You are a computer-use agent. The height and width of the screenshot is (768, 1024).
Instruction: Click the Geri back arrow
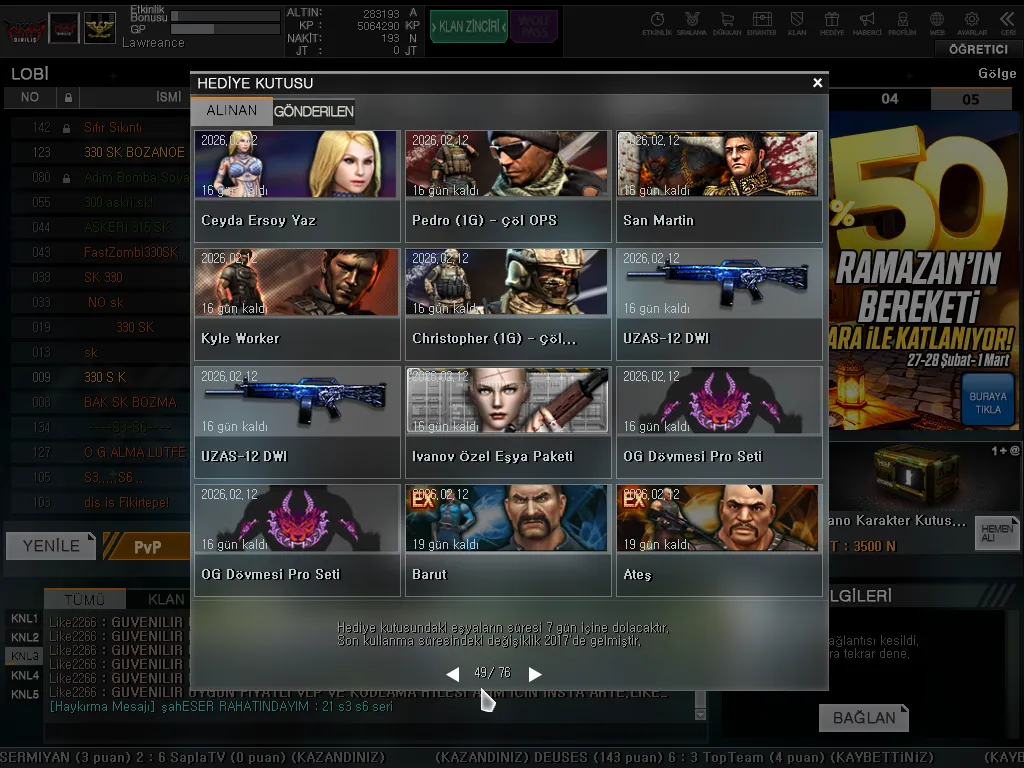click(1007, 23)
